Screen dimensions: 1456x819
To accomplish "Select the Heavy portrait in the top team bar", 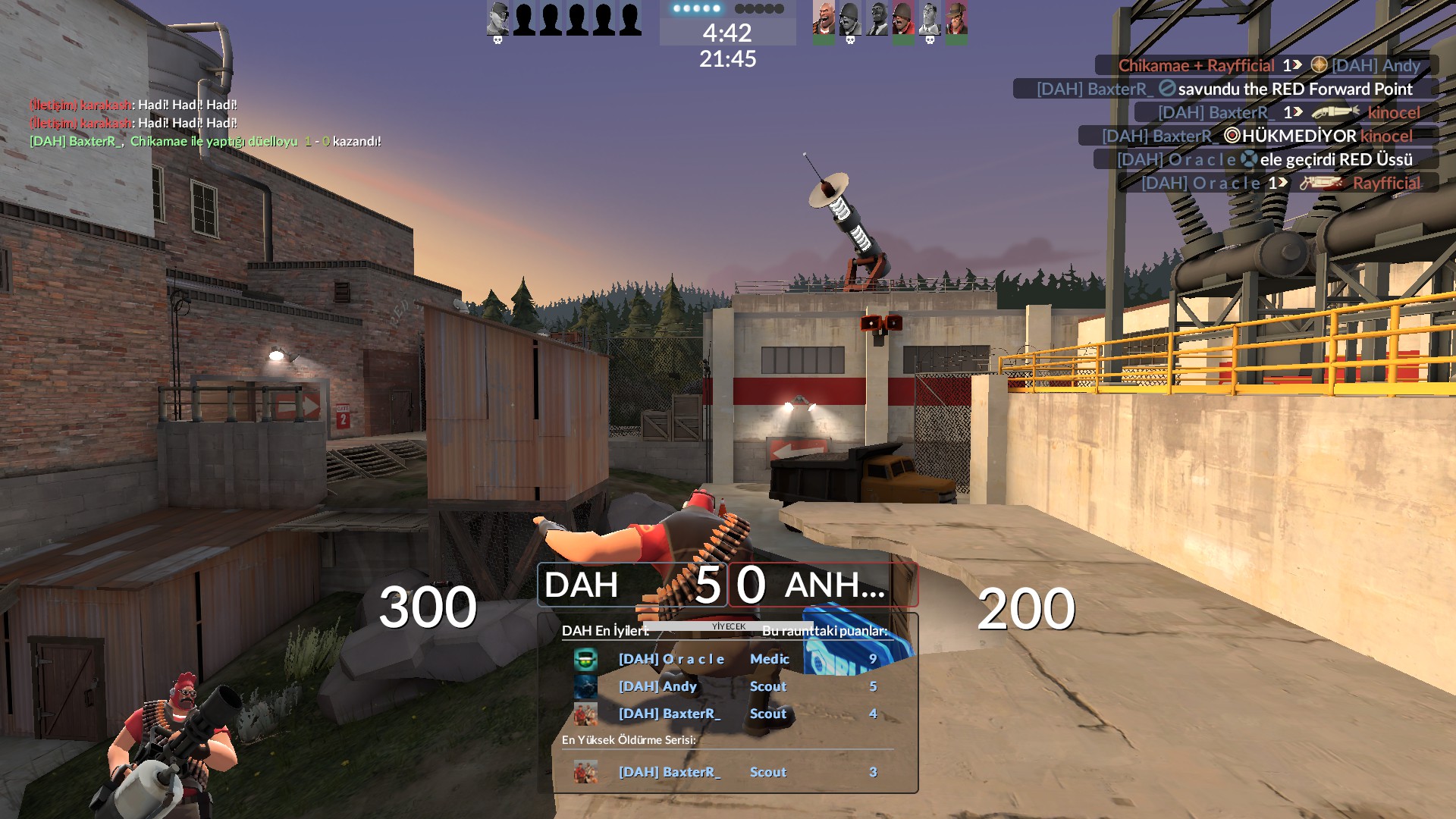I will (x=824, y=20).
